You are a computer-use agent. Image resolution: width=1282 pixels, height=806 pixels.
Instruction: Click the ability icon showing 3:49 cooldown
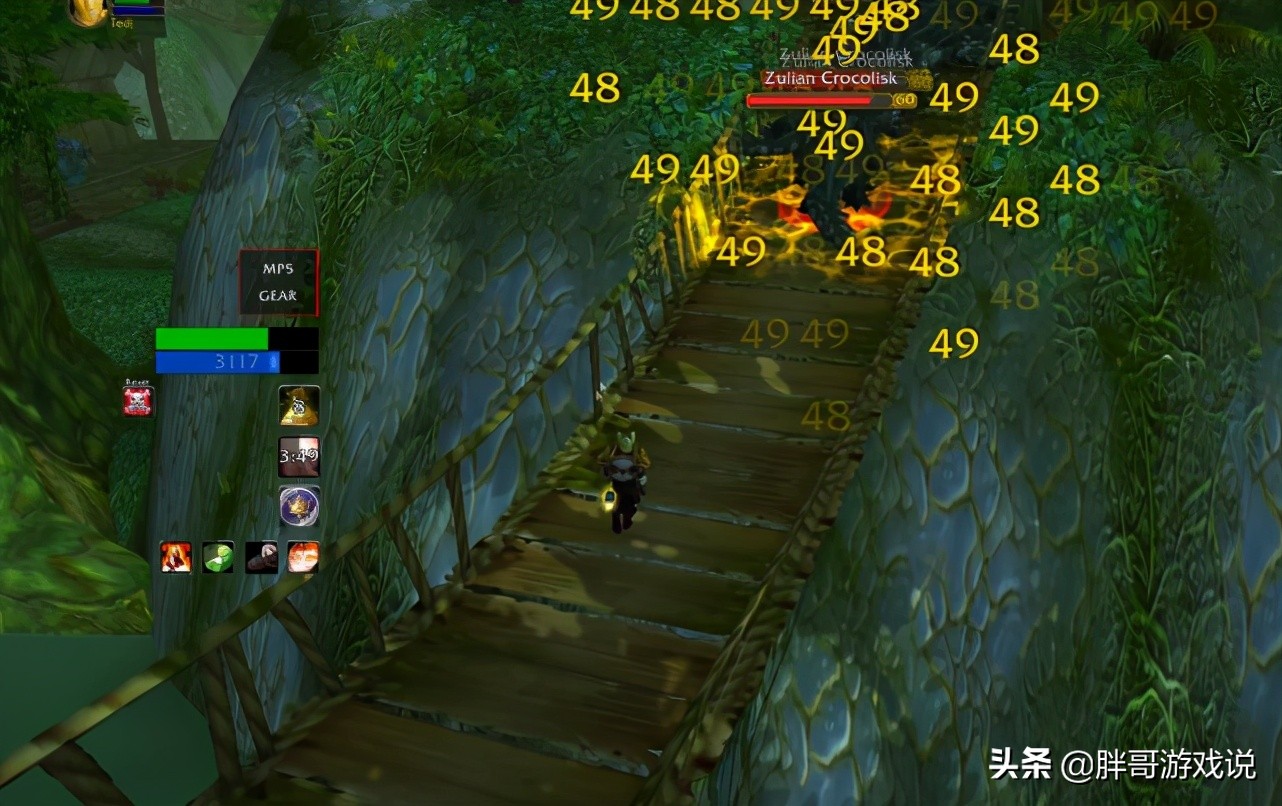(x=297, y=454)
